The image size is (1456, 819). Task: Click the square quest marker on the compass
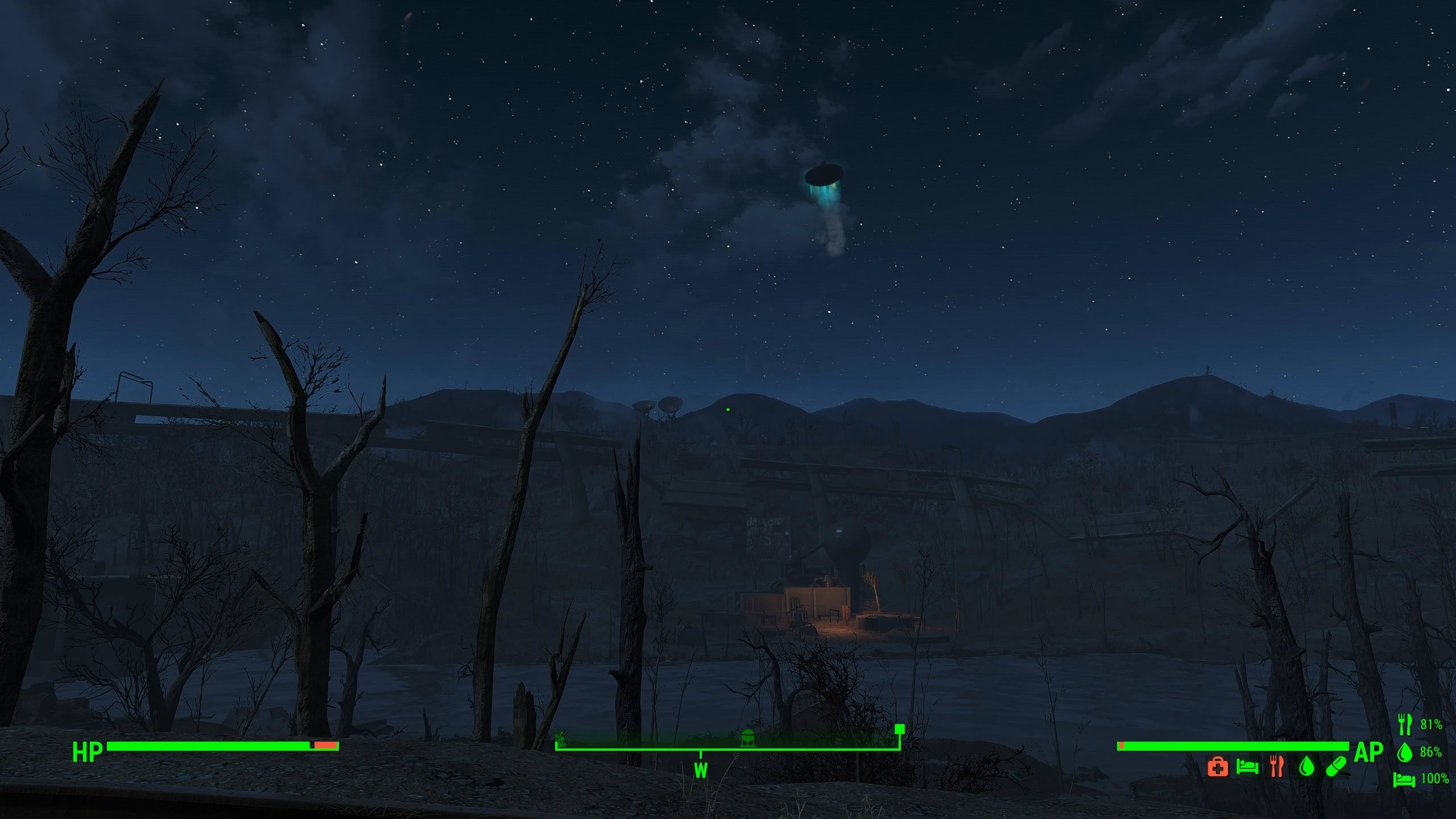pyautogui.click(x=899, y=729)
